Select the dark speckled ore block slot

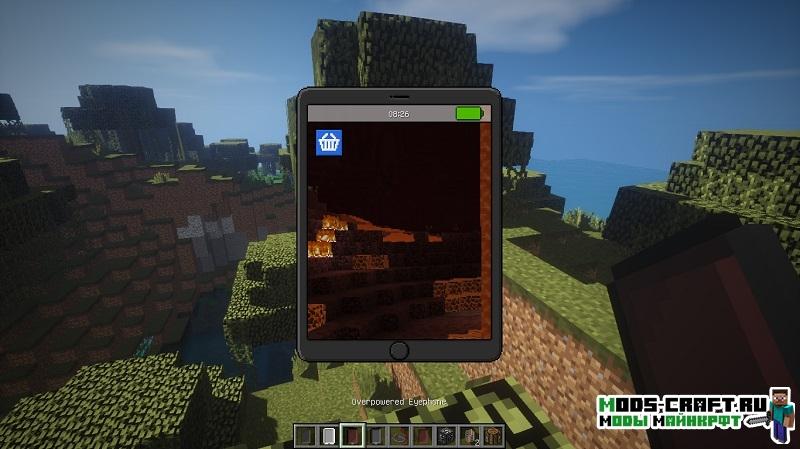(x=444, y=435)
